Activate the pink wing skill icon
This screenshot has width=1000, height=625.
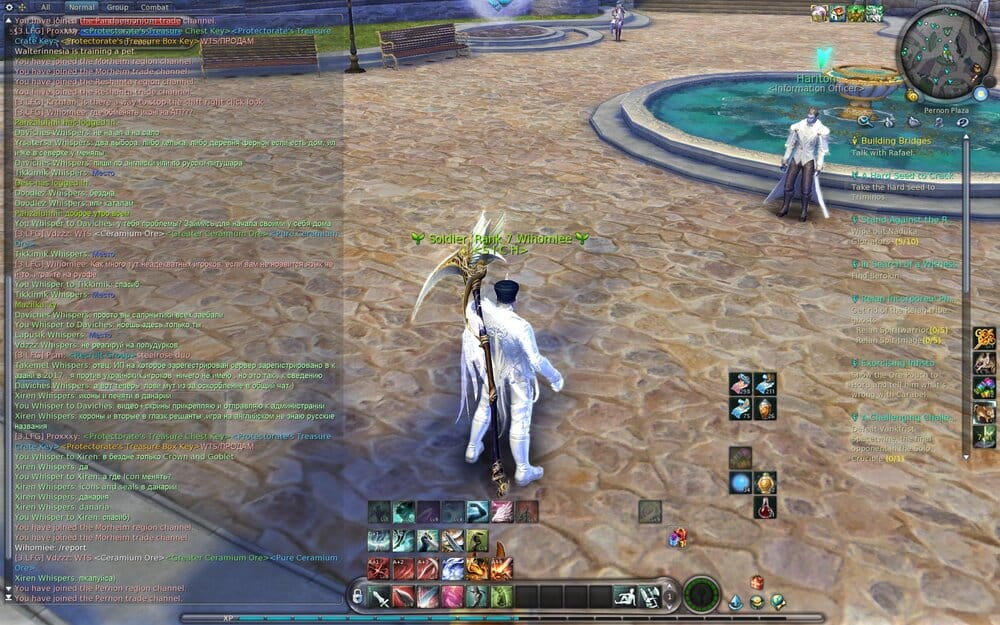click(x=501, y=512)
